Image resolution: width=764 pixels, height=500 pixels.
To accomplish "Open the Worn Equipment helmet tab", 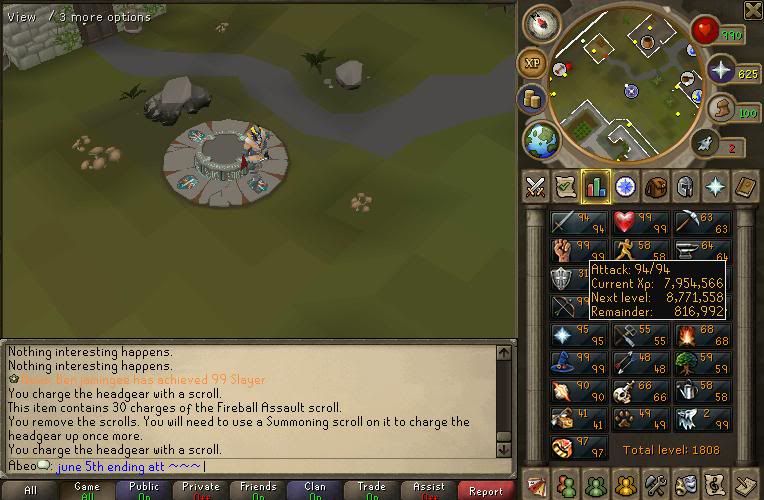I will pos(686,186).
